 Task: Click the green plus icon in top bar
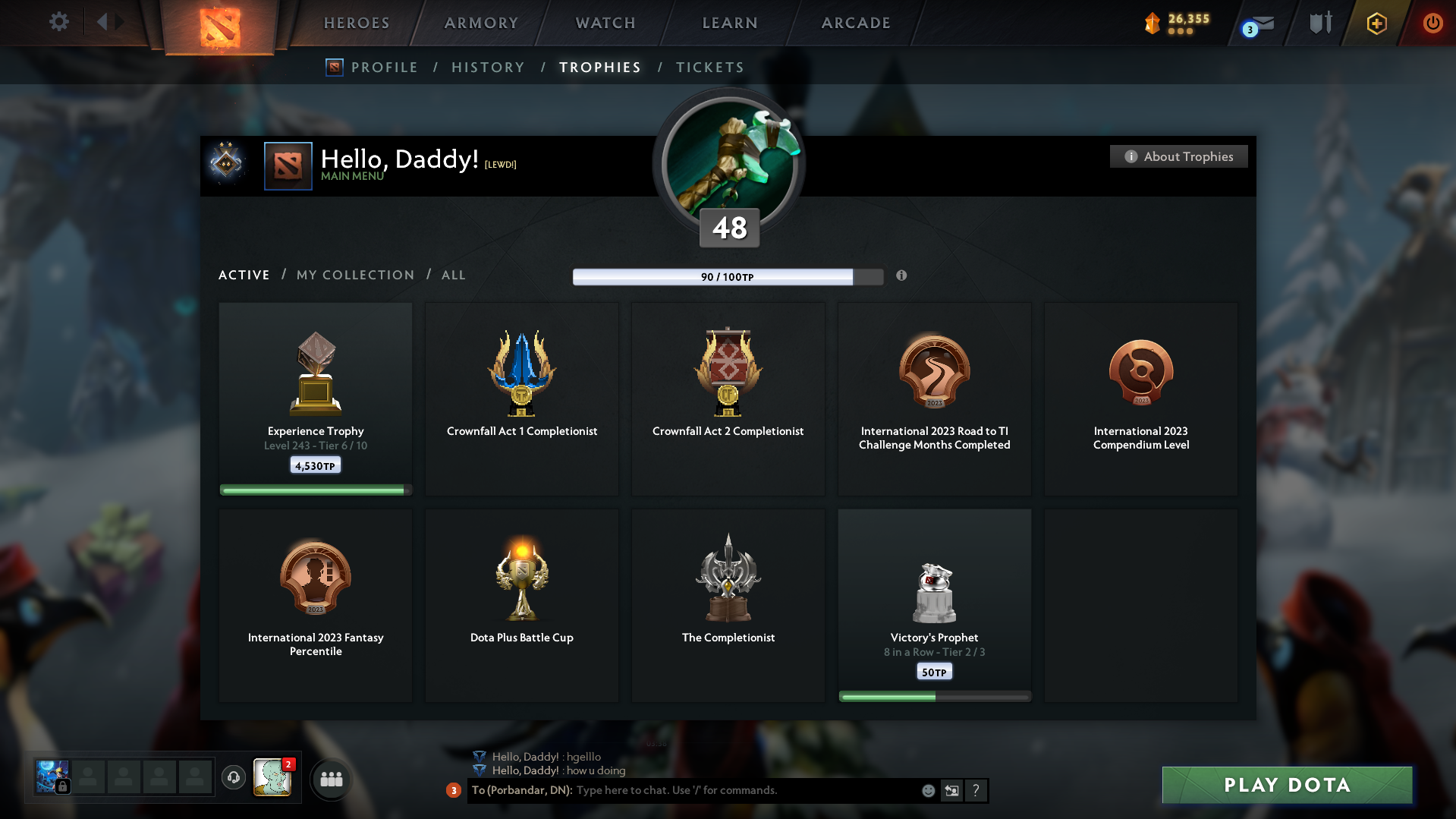(1376, 24)
